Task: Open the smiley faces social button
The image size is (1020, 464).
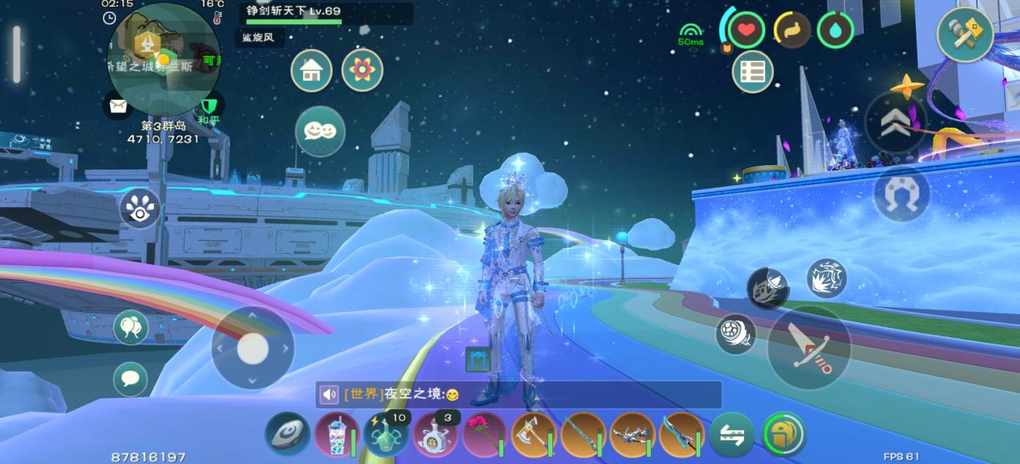Action: pyautogui.click(x=320, y=131)
